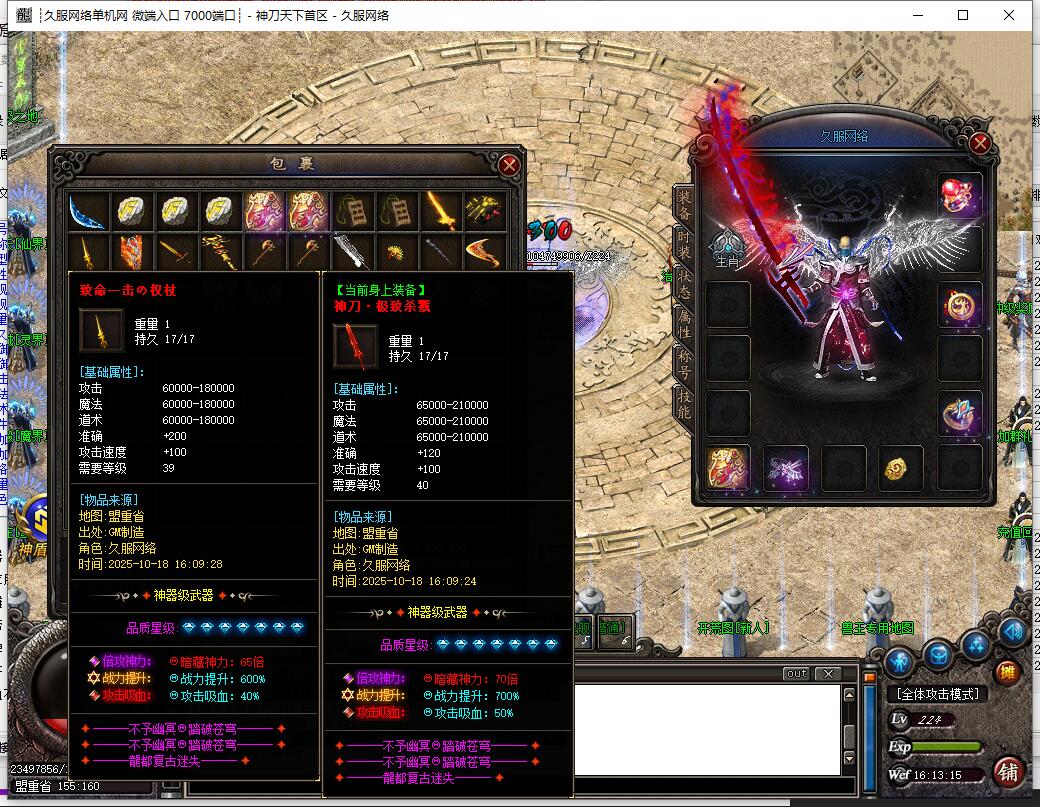This screenshot has height=807, width=1040.
Task: Maximize the game window
Action: (x=963, y=15)
